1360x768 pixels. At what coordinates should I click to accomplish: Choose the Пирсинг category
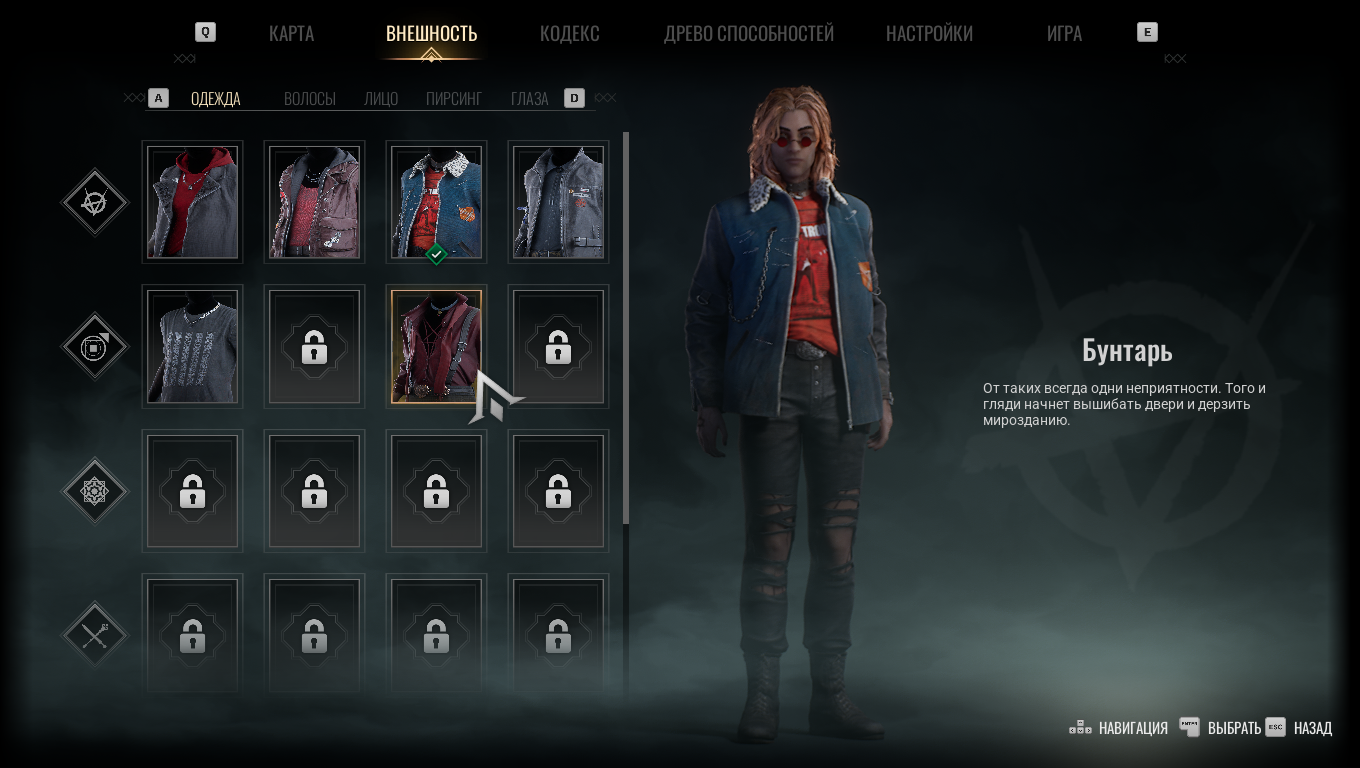pos(454,98)
